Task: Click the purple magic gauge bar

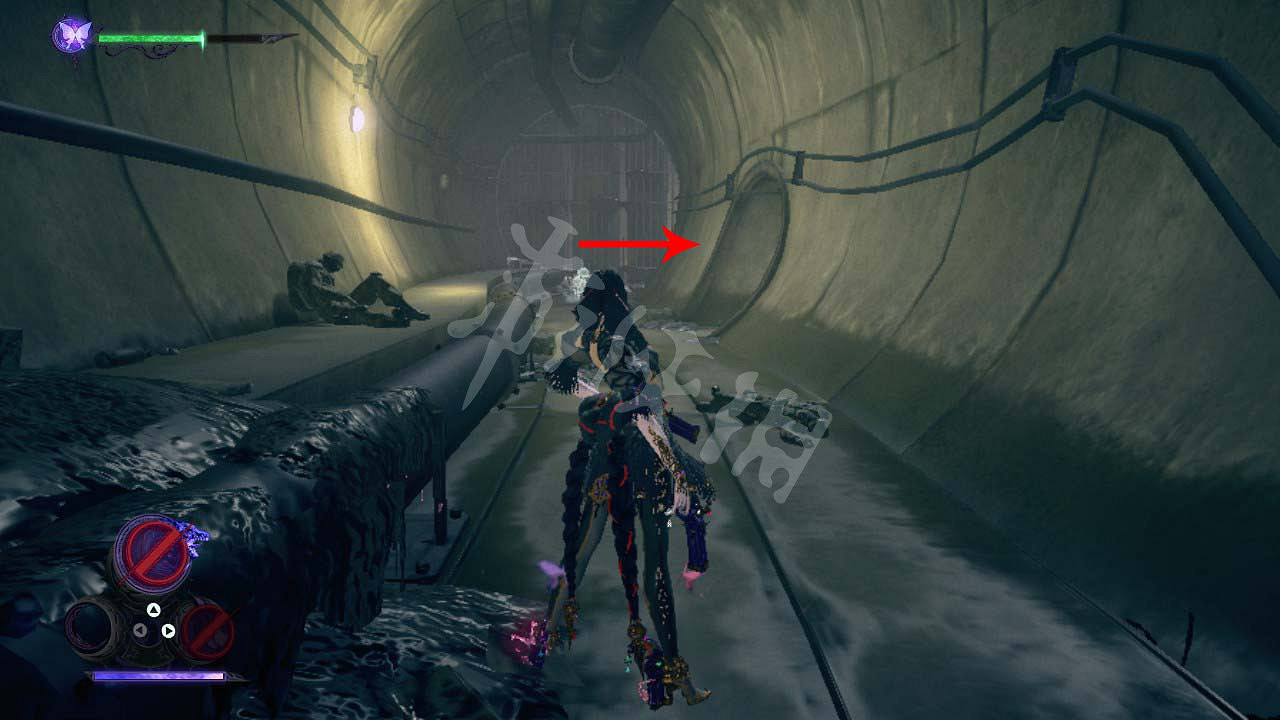Action: [158, 674]
